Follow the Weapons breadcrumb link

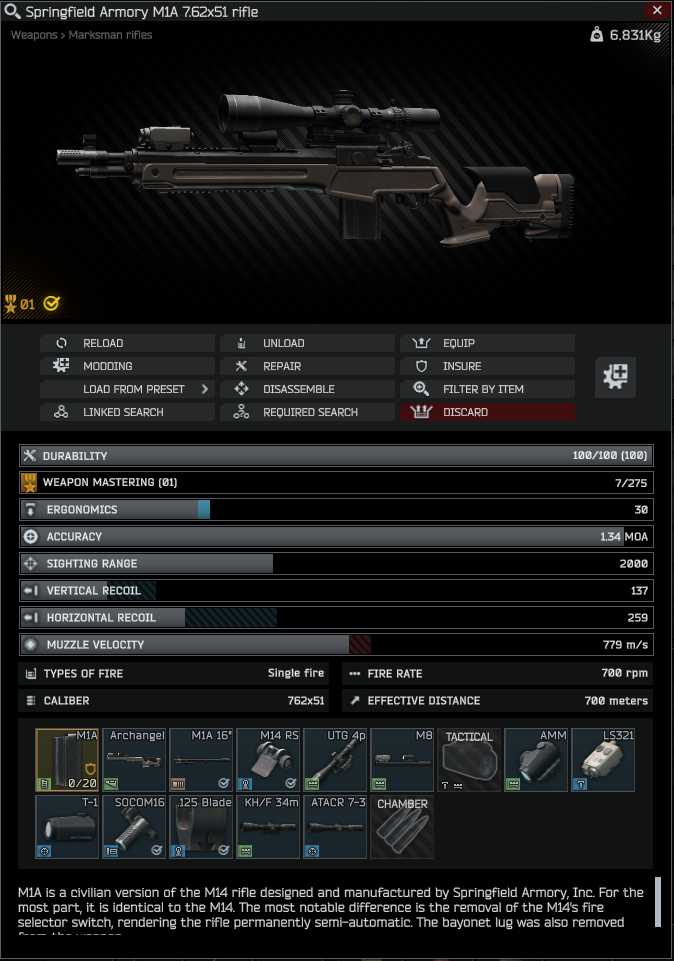(x=35, y=35)
